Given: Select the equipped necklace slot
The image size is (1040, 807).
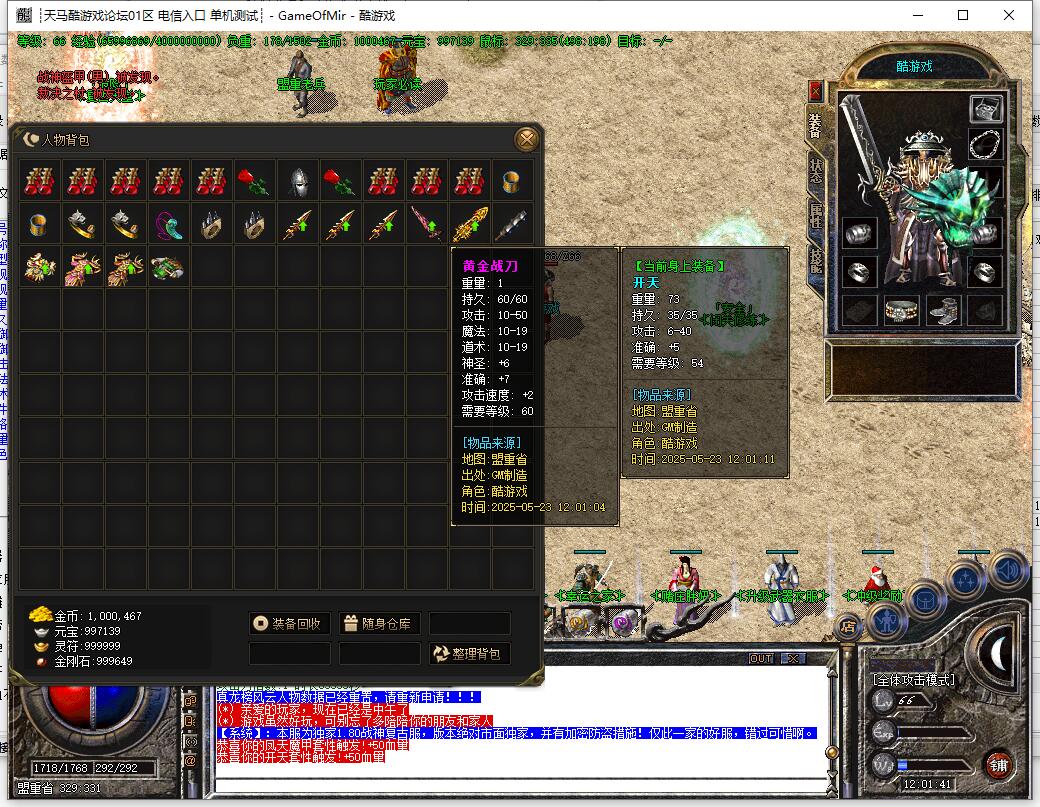Looking at the screenshot, I should (985, 143).
